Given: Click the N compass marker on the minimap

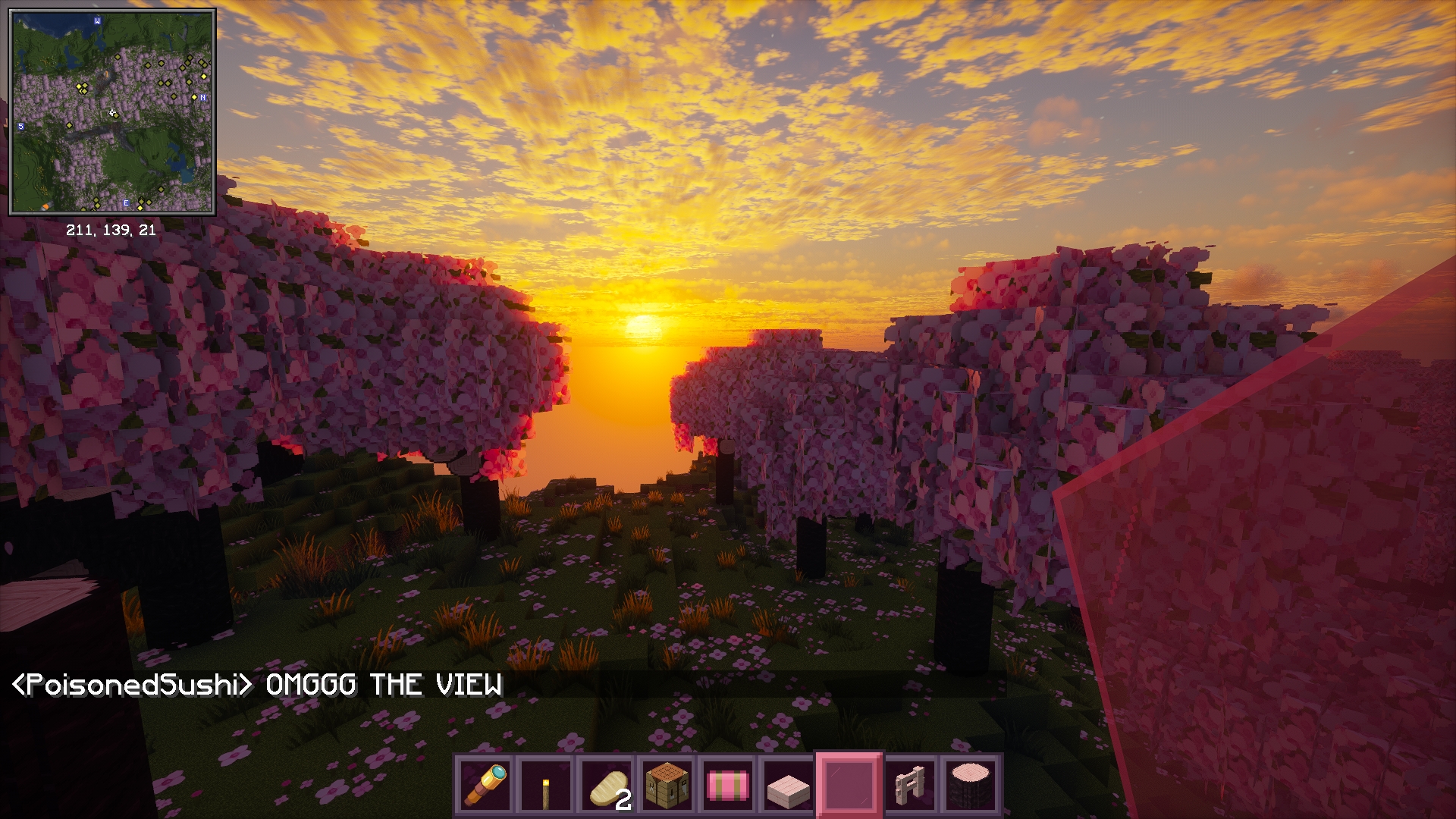Looking at the screenshot, I should pyautogui.click(x=202, y=98).
